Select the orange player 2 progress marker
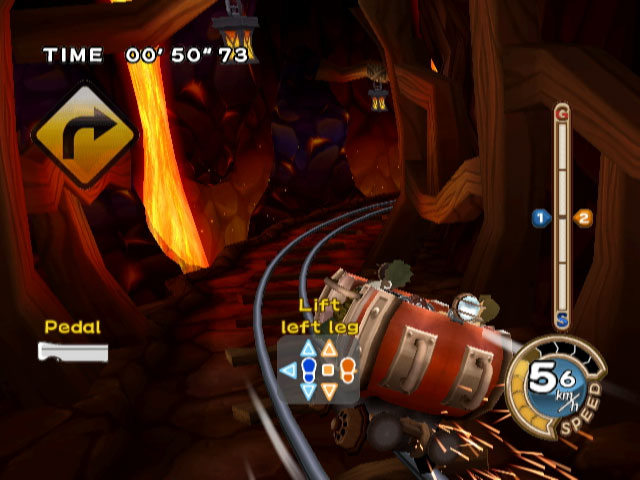Image resolution: width=640 pixels, height=480 pixels. tap(584, 217)
